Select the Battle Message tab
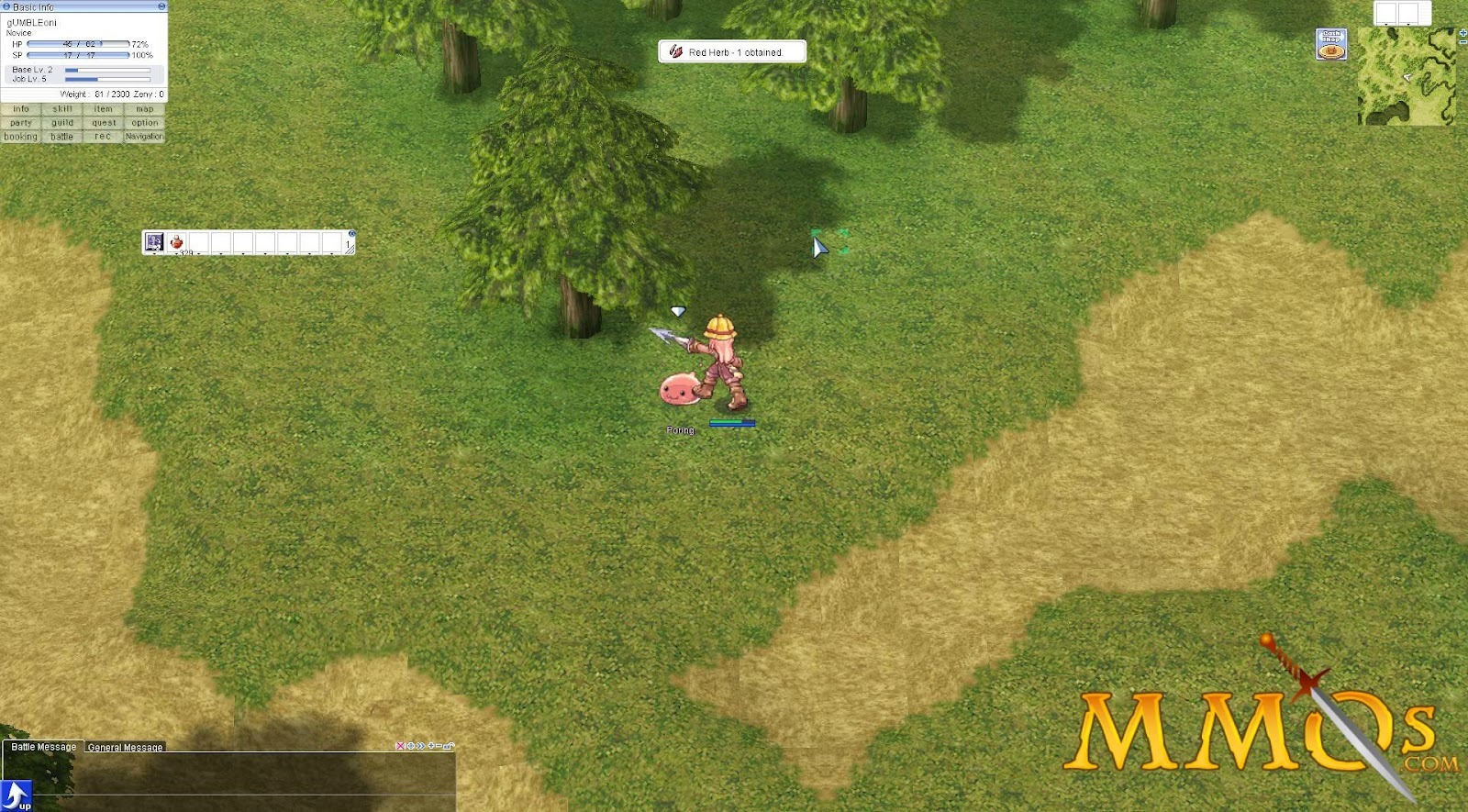The width and height of the screenshot is (1468, 812). [x=41, y=746]
